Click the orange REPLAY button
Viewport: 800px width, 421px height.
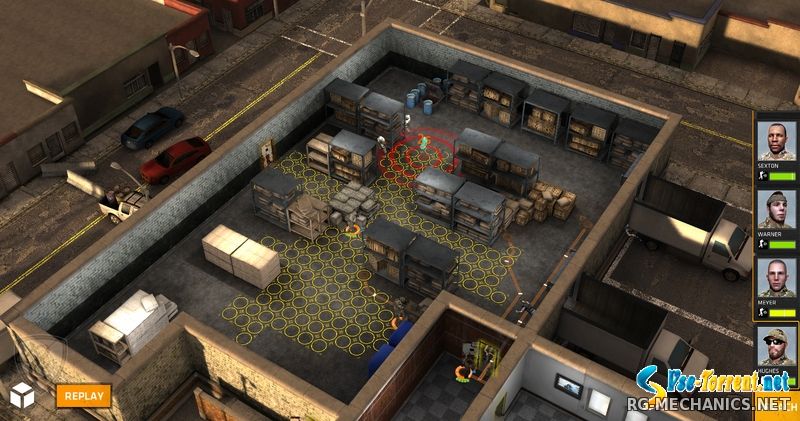tap(82, 394)
